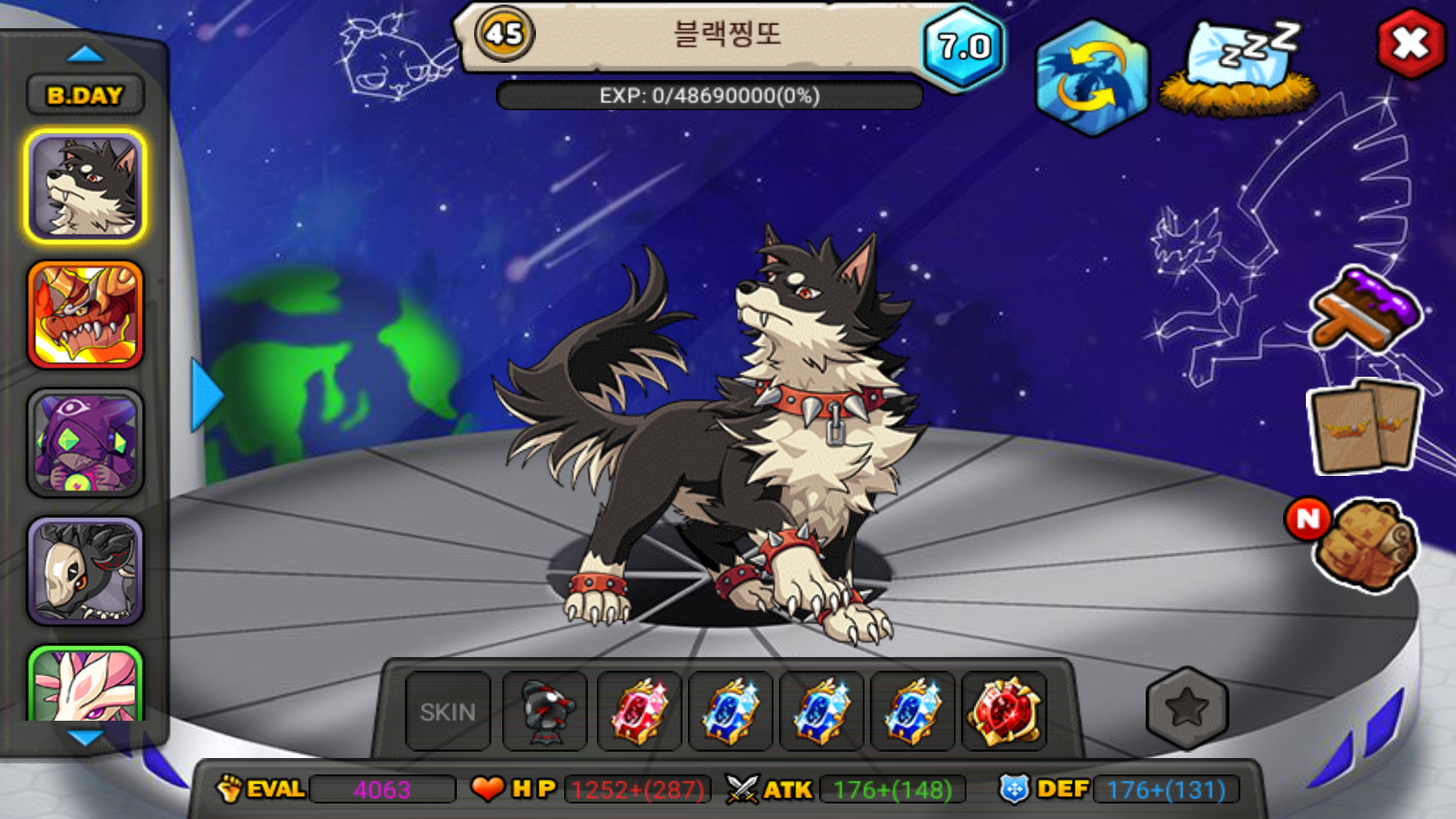Open the dragon swap icon
The width and height of the screenshot is (1456, 819).
click(1091, 77)
